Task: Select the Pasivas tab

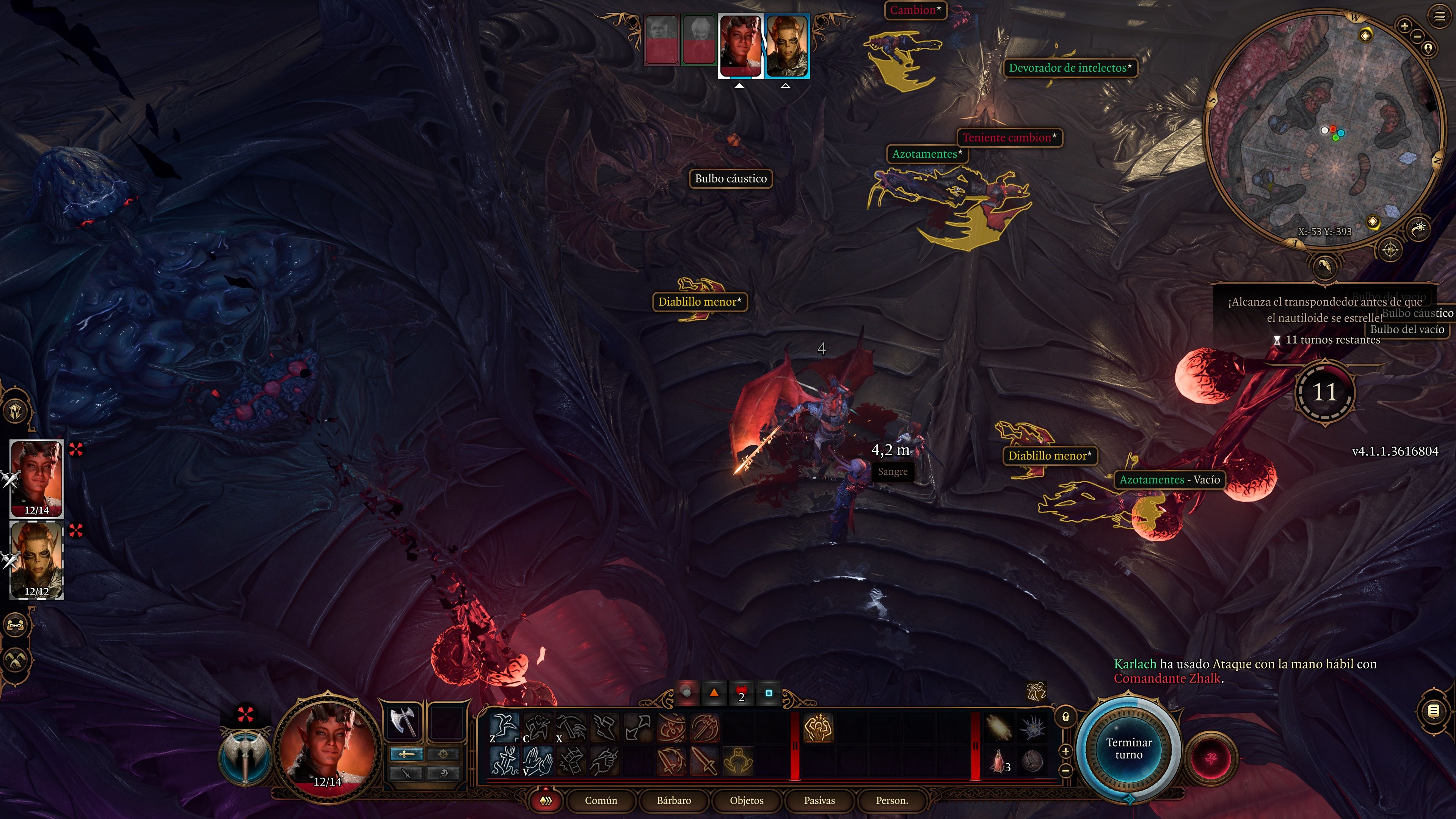Action: (x=819, y=800)
